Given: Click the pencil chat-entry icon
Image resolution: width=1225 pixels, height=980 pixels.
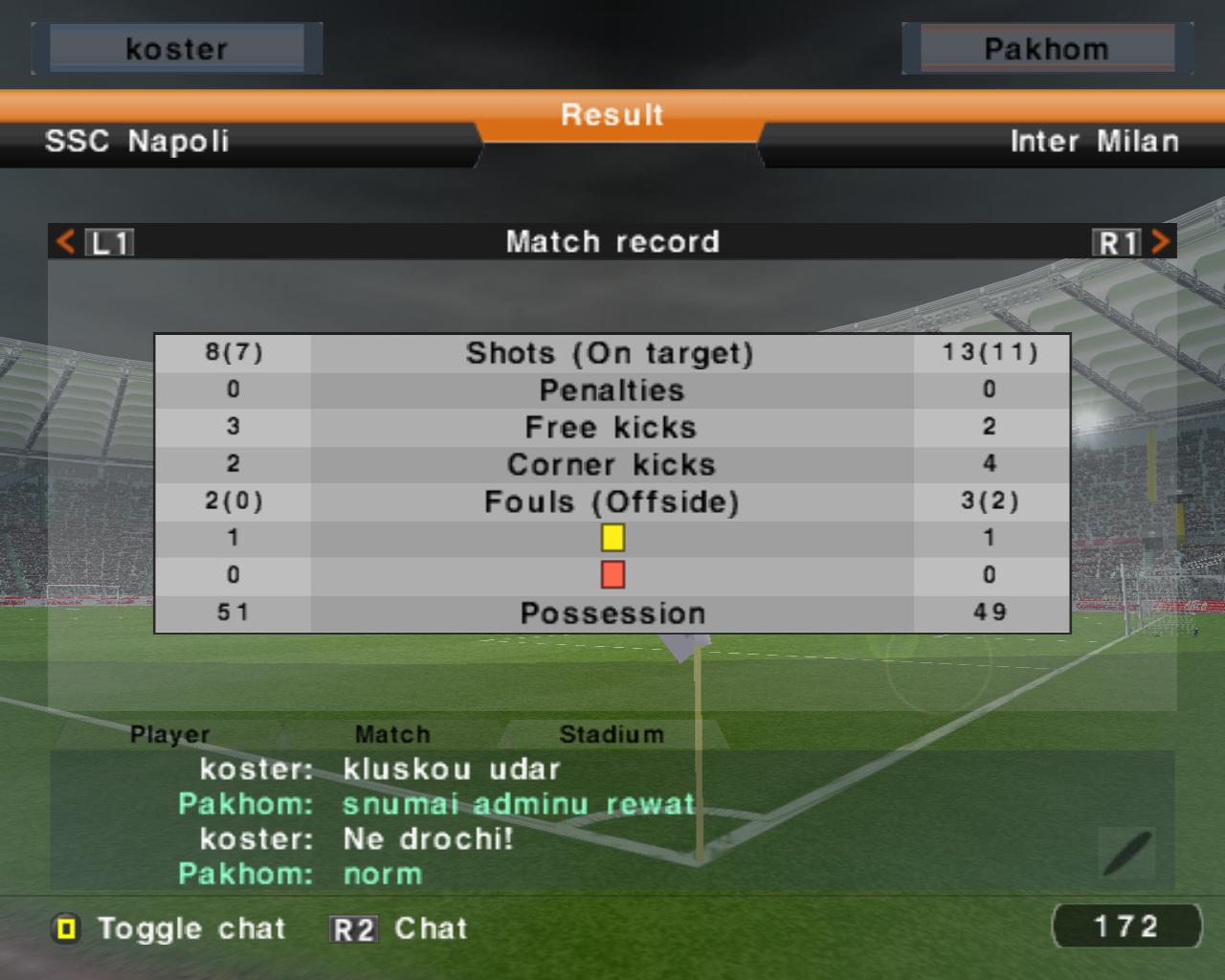Looking at the screenshot, I should pyautogui.click(x=1127, y=853).
